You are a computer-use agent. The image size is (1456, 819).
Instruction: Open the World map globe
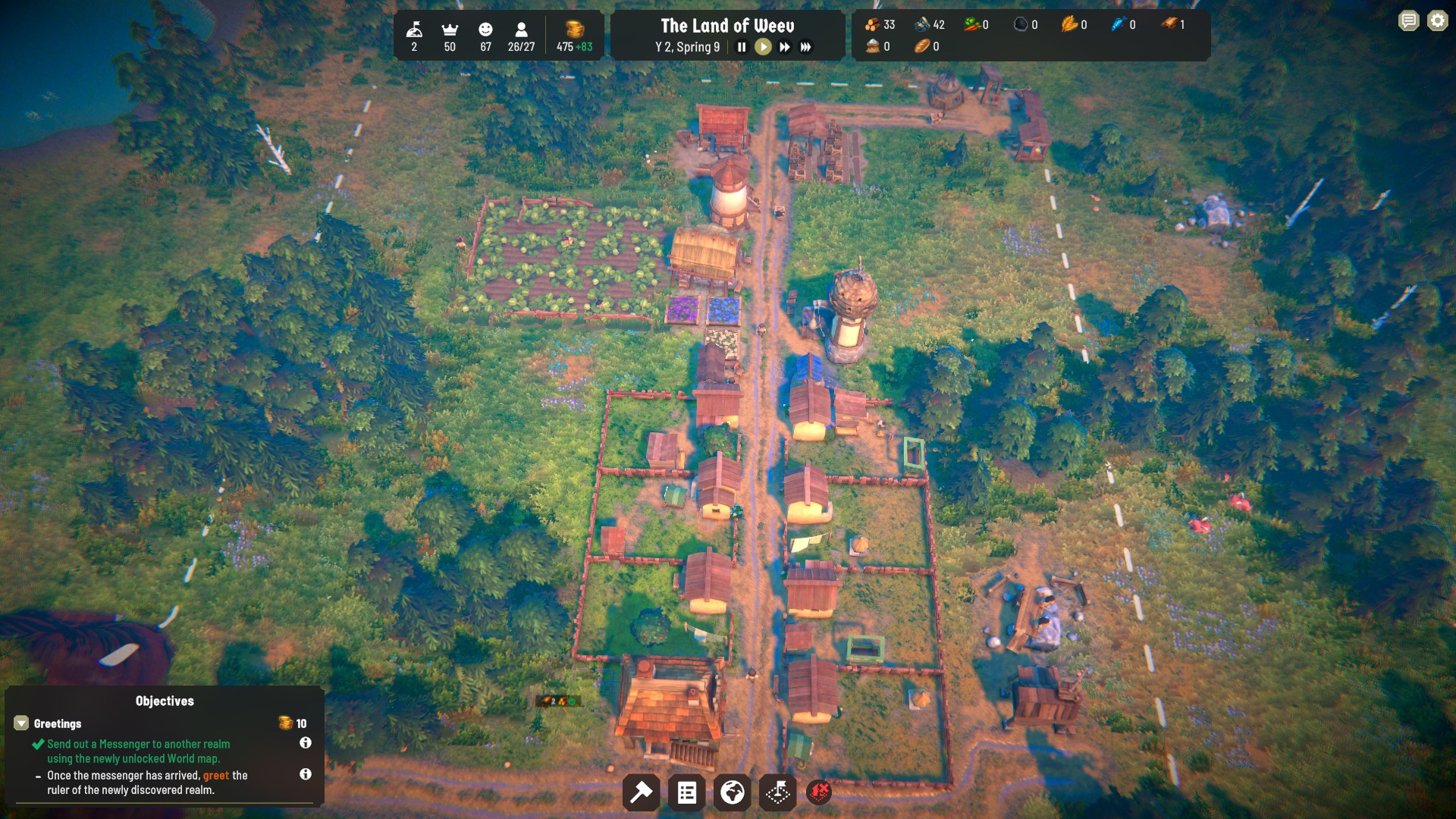pyautogui.click(x=732, y=793)
